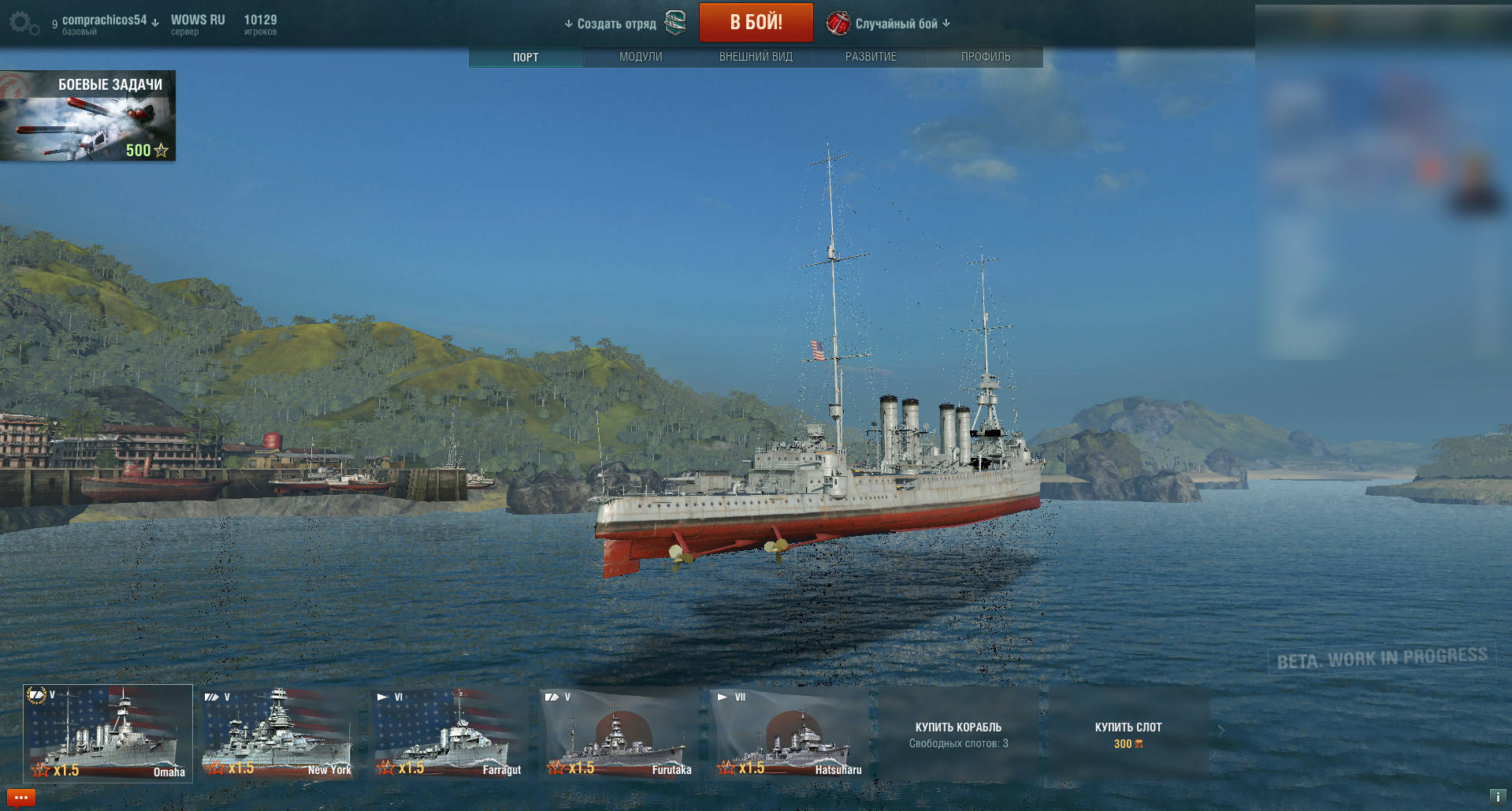
Task: Switch to the МОДУЛИ tab
Action: [641, 57]
